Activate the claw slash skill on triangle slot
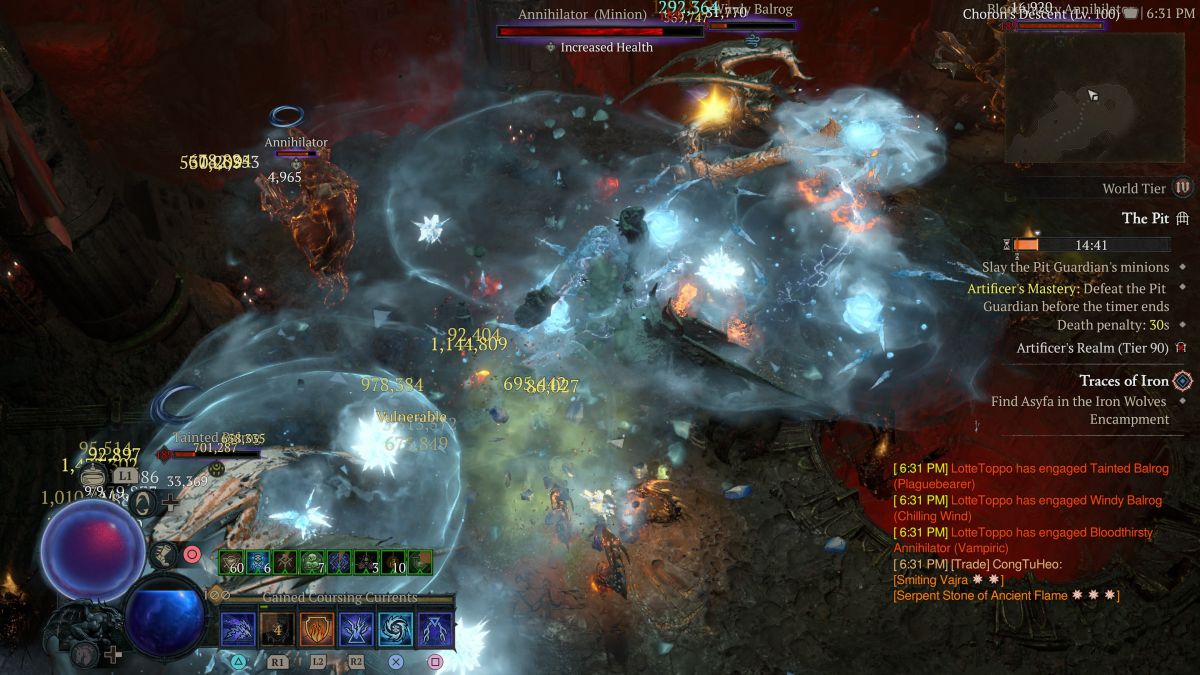Image resolution: width=1200 pixels, height=675 pixels. pyautogui.click(x=240, y=630)
